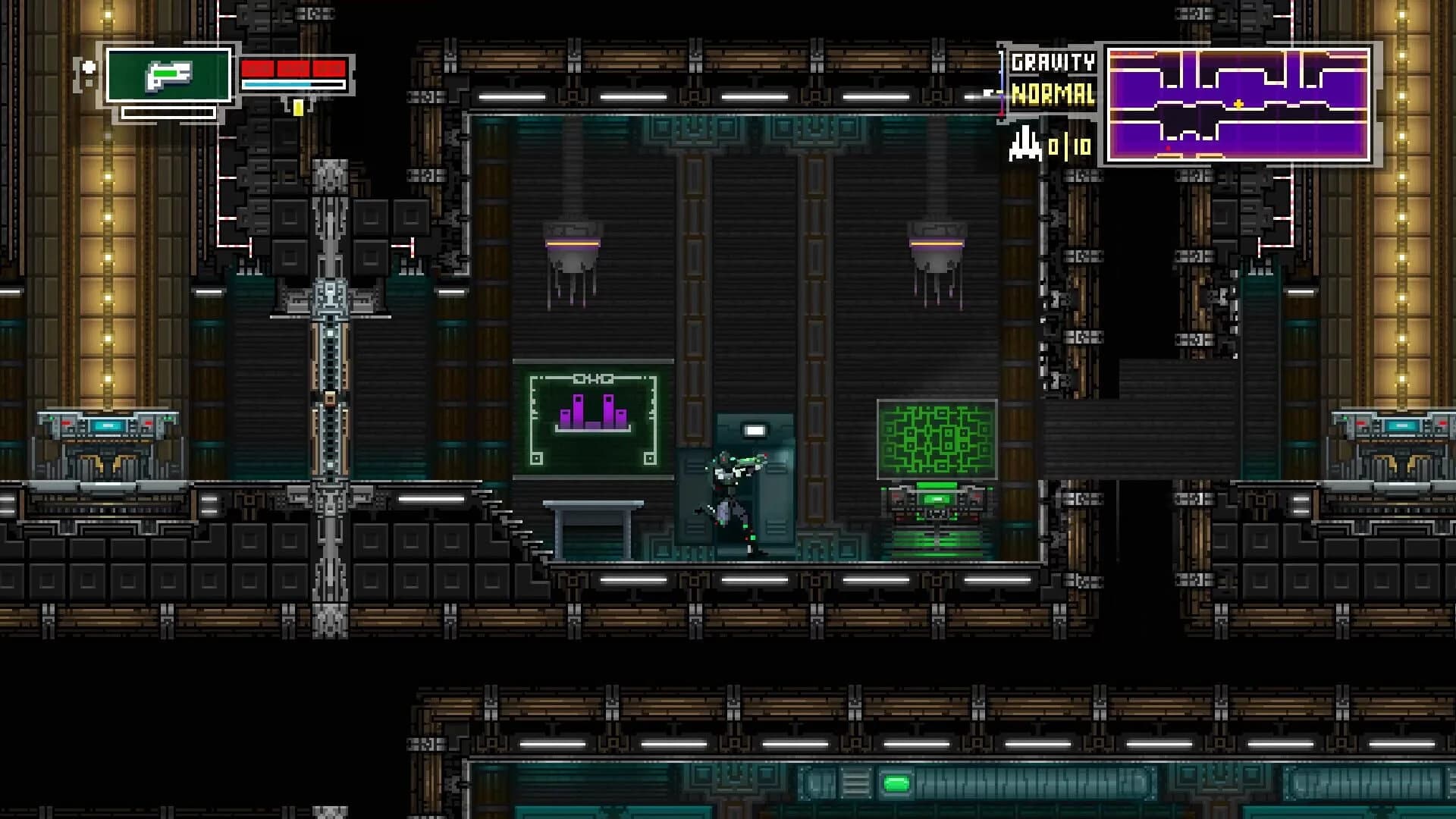The height and width of the screenshot is (819, 1456).
Task: Click the yellow player marker on the minimap
Action: 1239,104
